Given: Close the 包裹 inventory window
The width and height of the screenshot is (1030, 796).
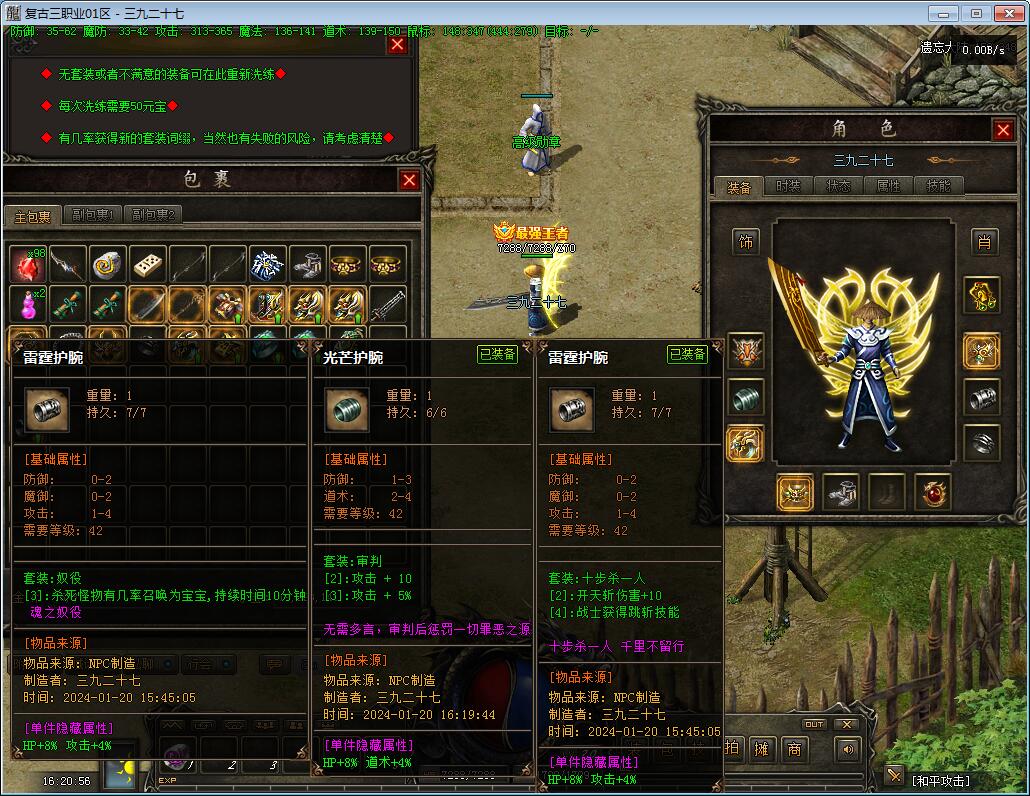Looking at the screenshot, I should pos(409,180).
